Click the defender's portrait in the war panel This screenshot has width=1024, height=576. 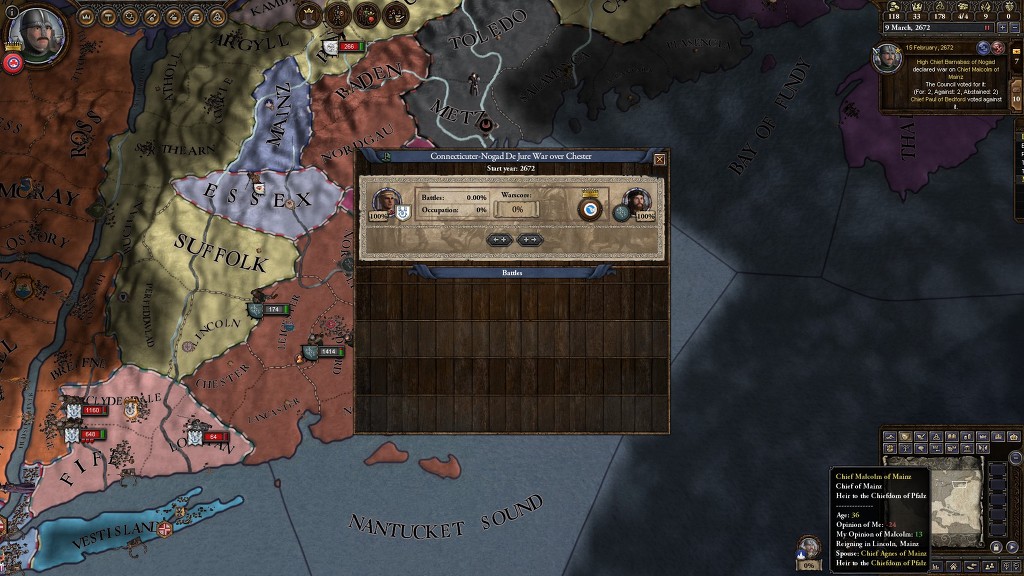tap(637, 202)
